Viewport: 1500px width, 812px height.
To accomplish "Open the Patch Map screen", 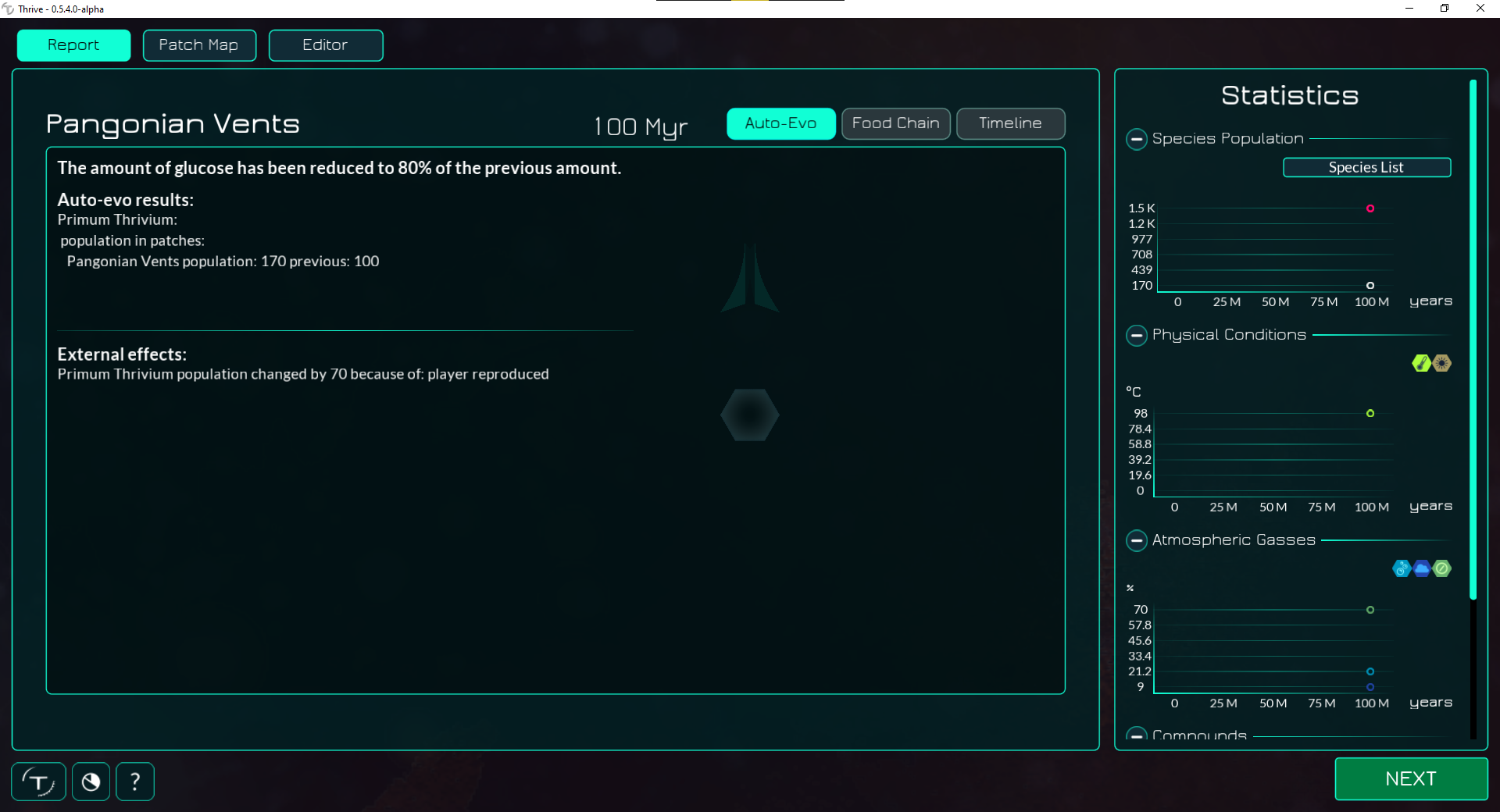I will tap(199, 45).
